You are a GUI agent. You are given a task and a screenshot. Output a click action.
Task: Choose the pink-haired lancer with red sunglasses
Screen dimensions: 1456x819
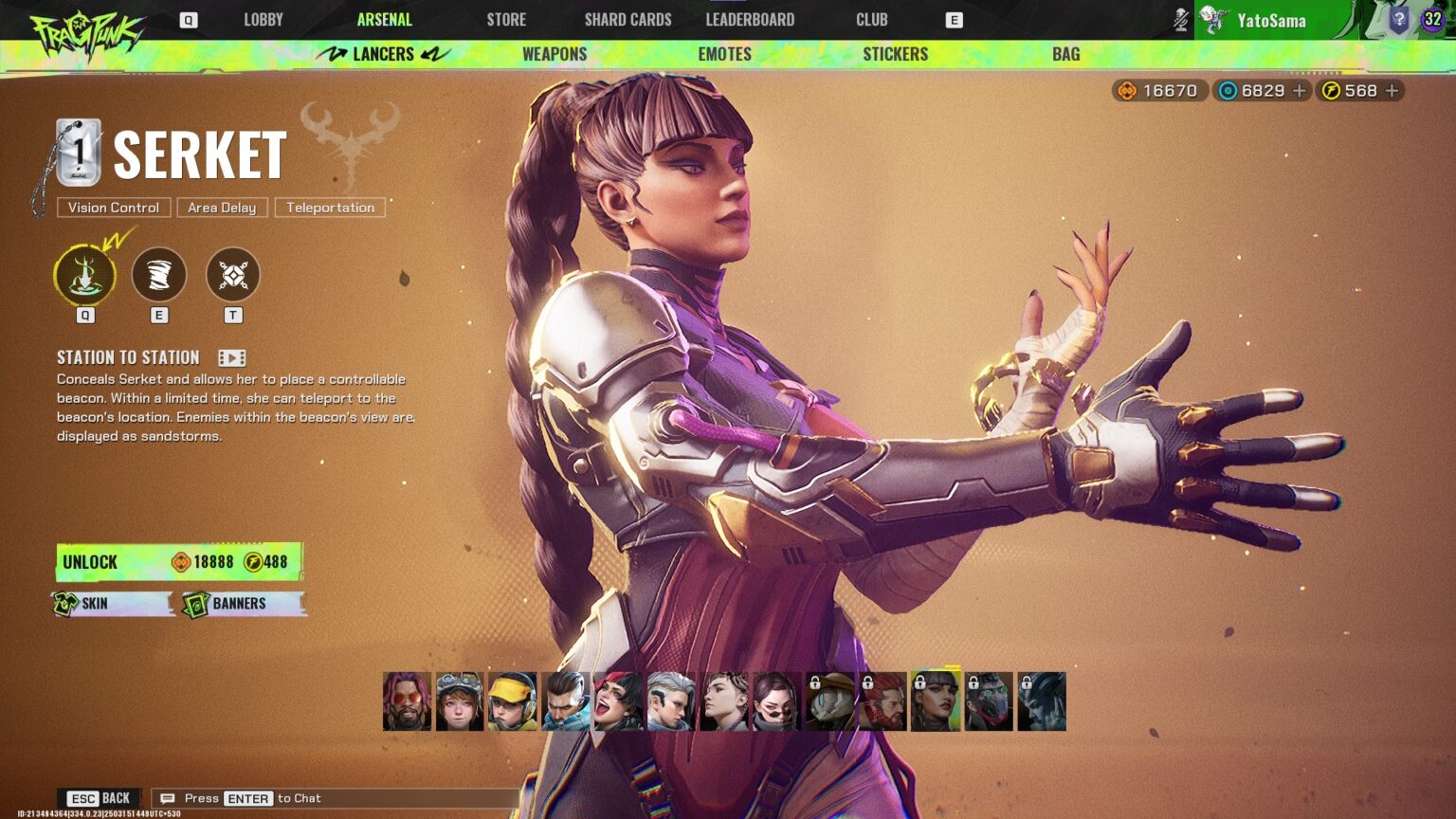pyautogui.click(x=407, y=701)
